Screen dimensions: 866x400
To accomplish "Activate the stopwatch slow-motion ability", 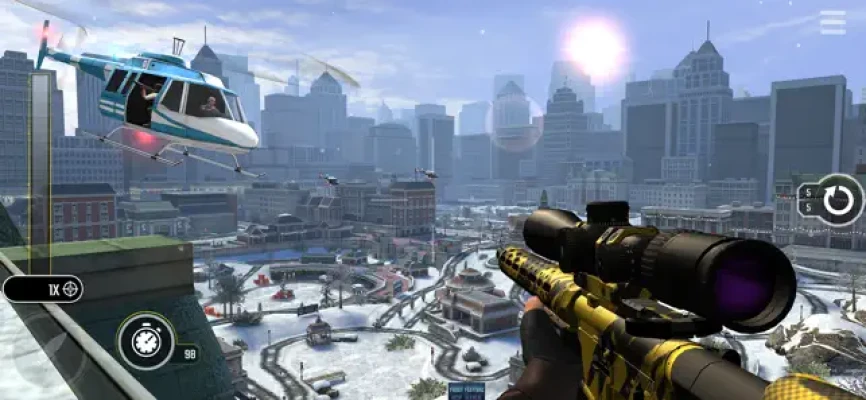I will [146, 341].
